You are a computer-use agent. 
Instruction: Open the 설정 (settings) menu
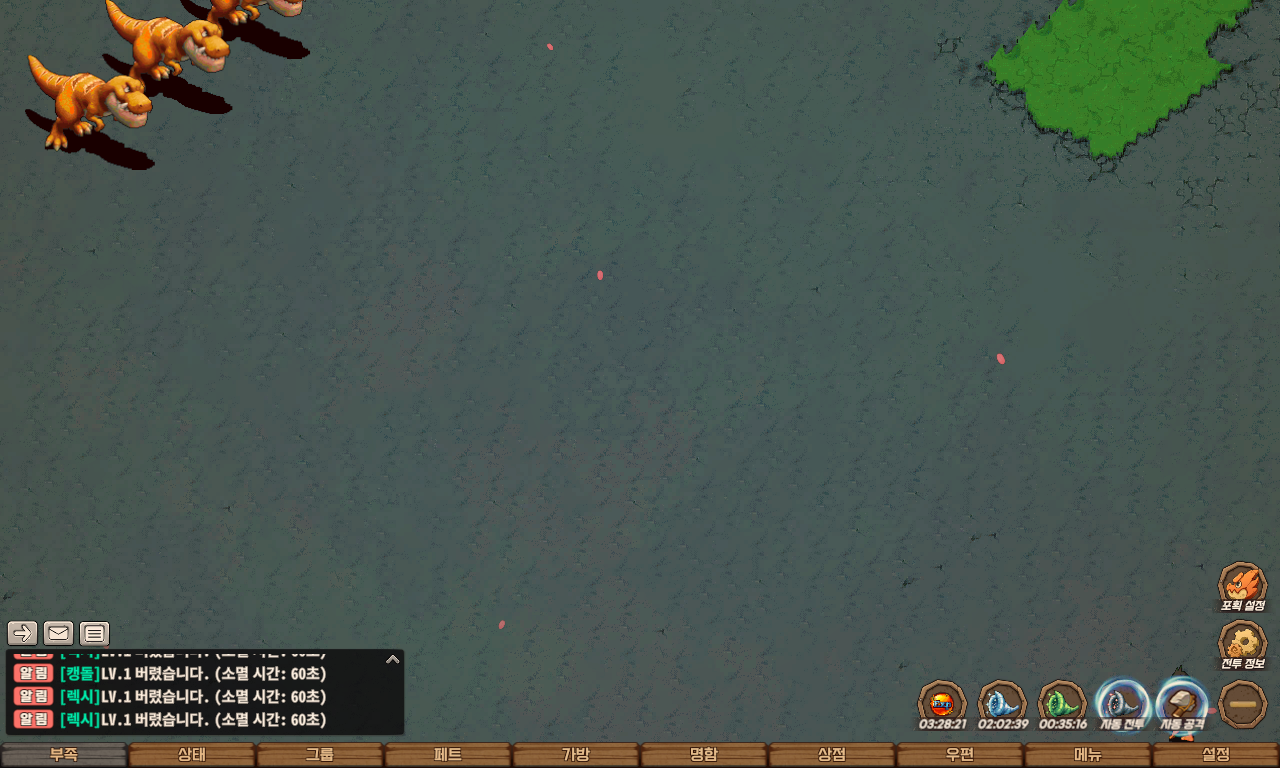(1216, 755)
